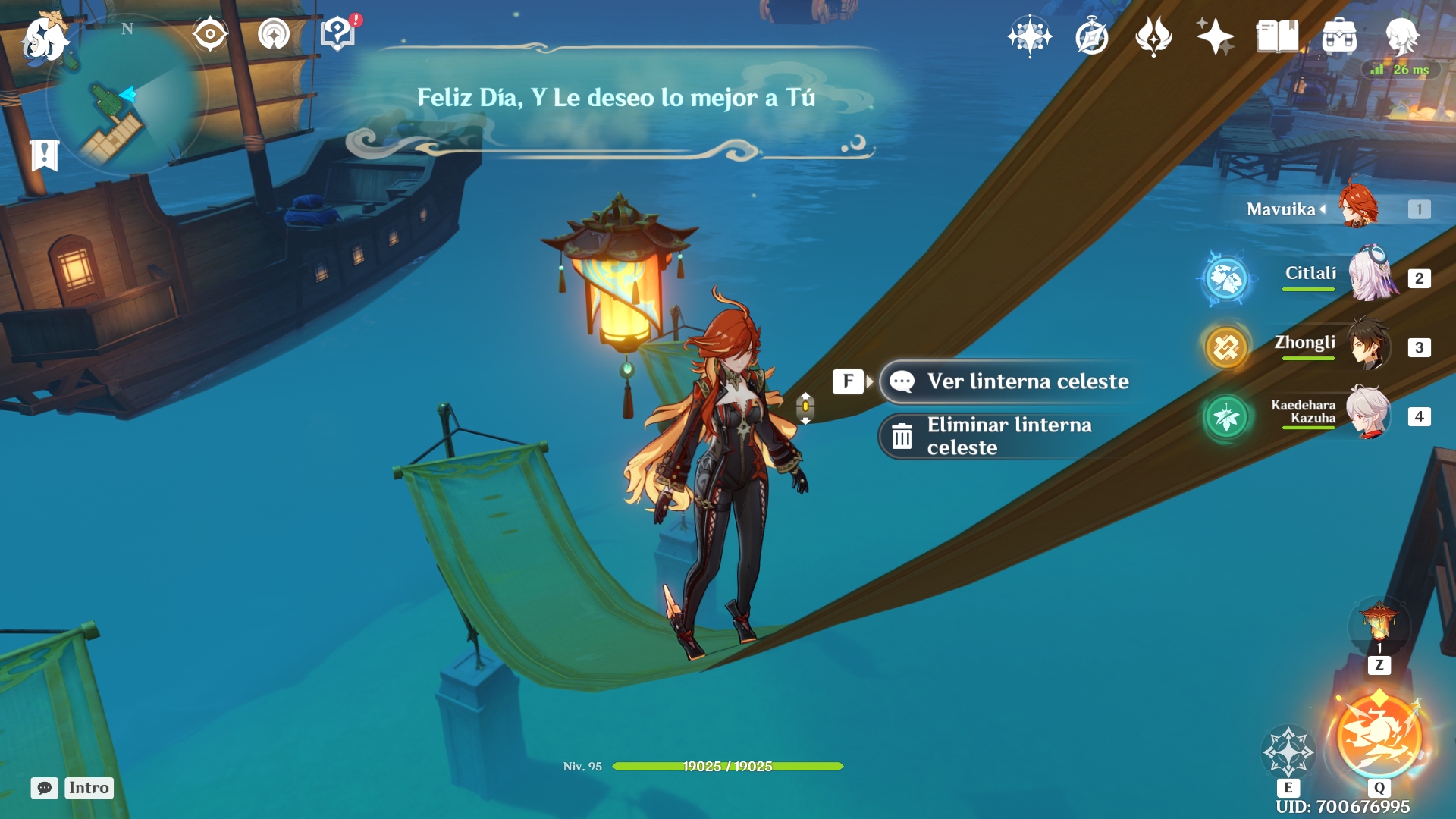Open the battle pass compass-star icon
This screenshot has height=819, width=1456.
point(1030,36)
